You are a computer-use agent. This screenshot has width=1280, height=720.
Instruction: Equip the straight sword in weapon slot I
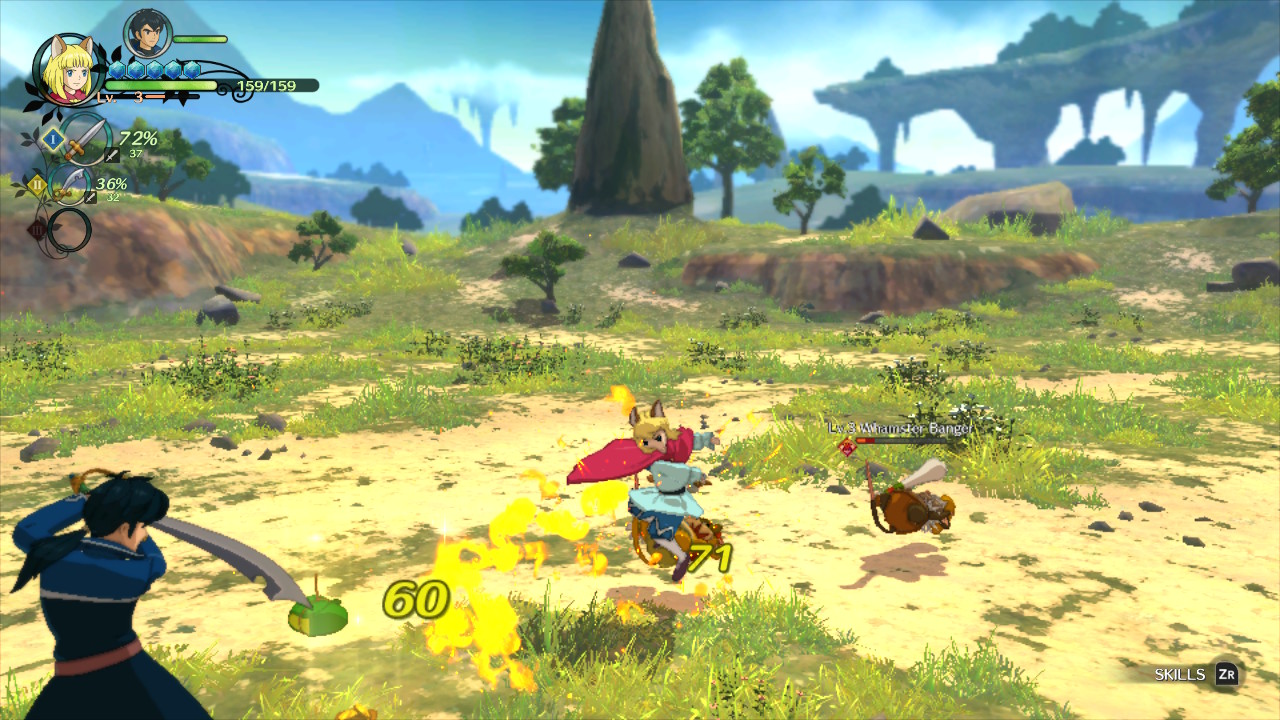[84, 140]
